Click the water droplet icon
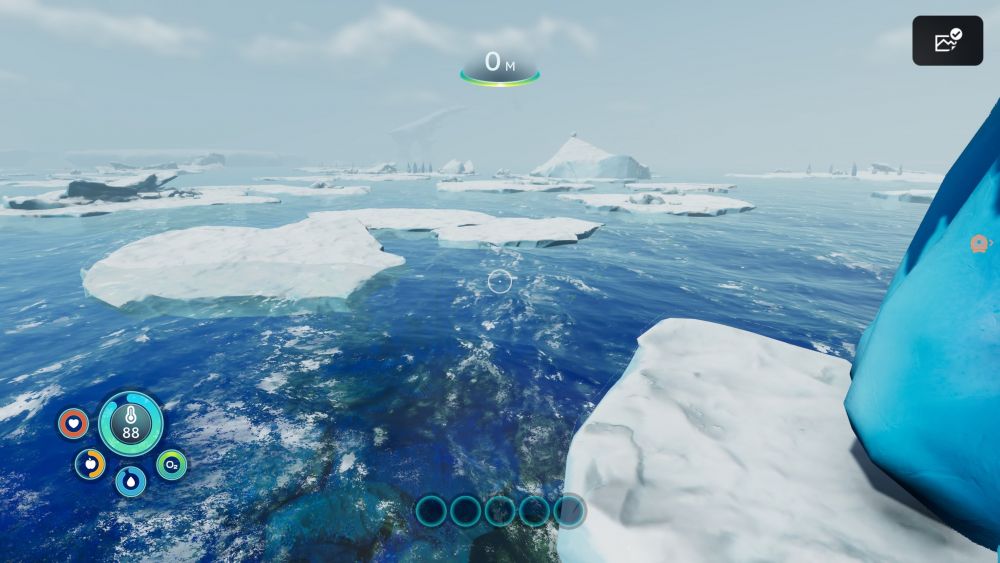1000x563 pixels. point(130,481)
